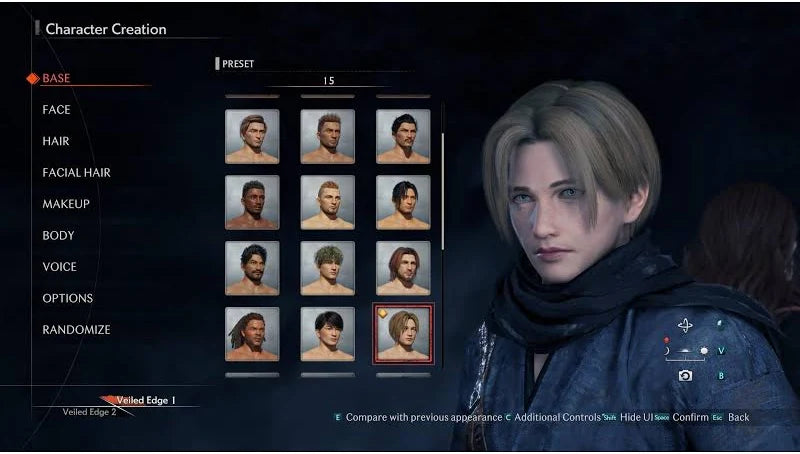Viewport: 800px width, 454px height.
Task: Choose the black bowl-cut hair preset
Action: (x=327, y=334)
